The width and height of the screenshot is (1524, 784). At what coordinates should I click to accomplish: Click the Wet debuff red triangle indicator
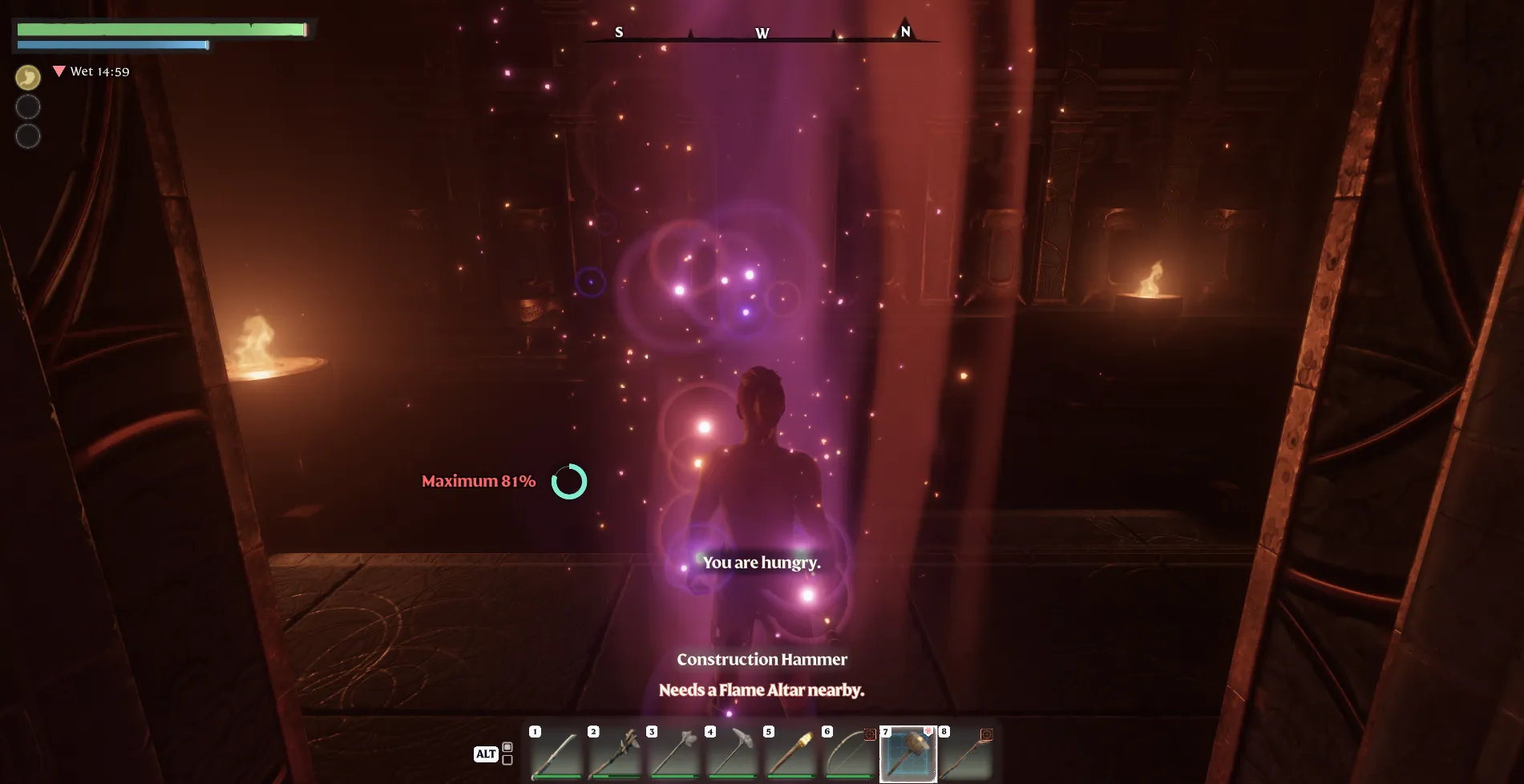59,71
